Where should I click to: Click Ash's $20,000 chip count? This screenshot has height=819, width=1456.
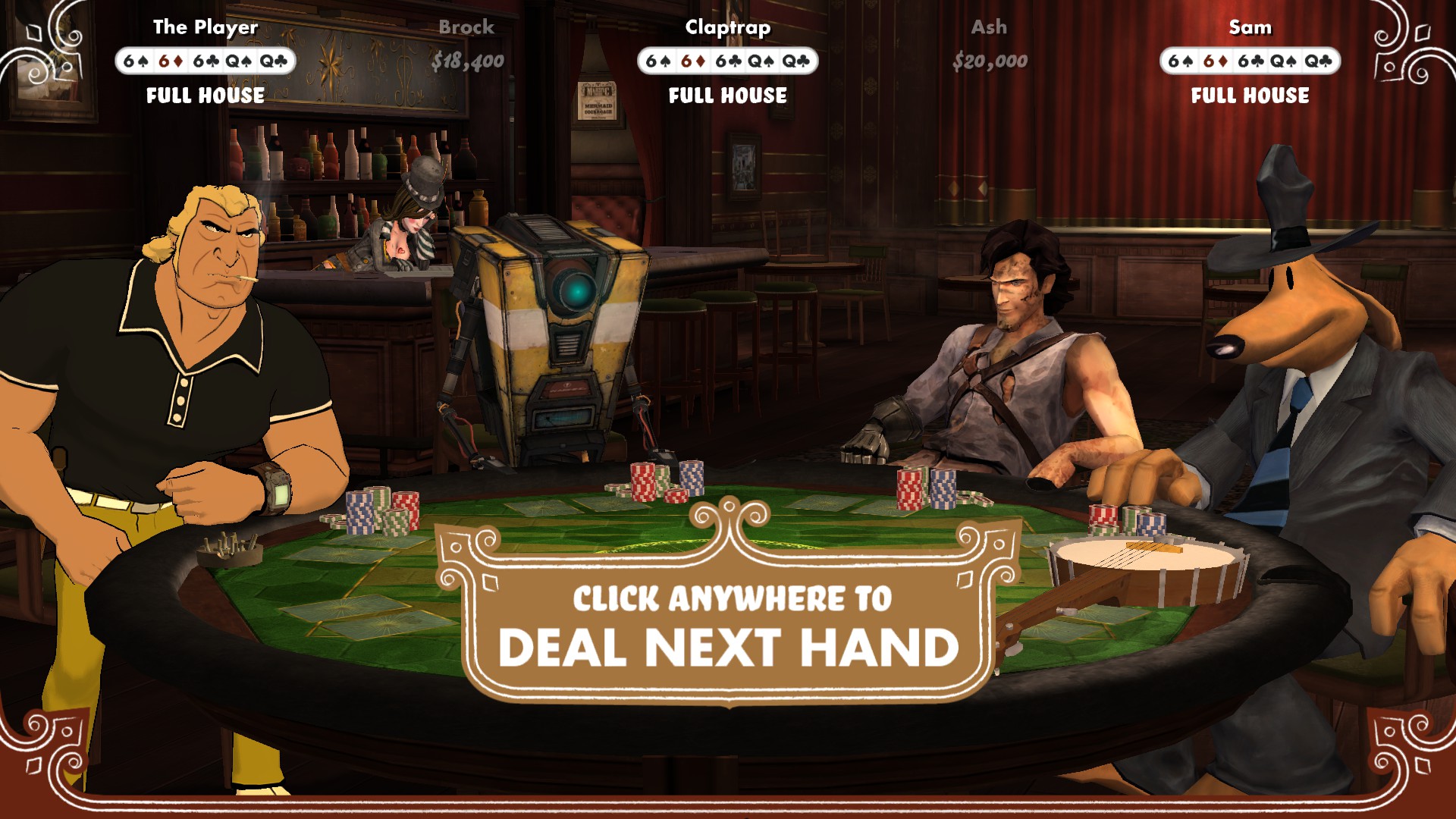coord(989,61)
